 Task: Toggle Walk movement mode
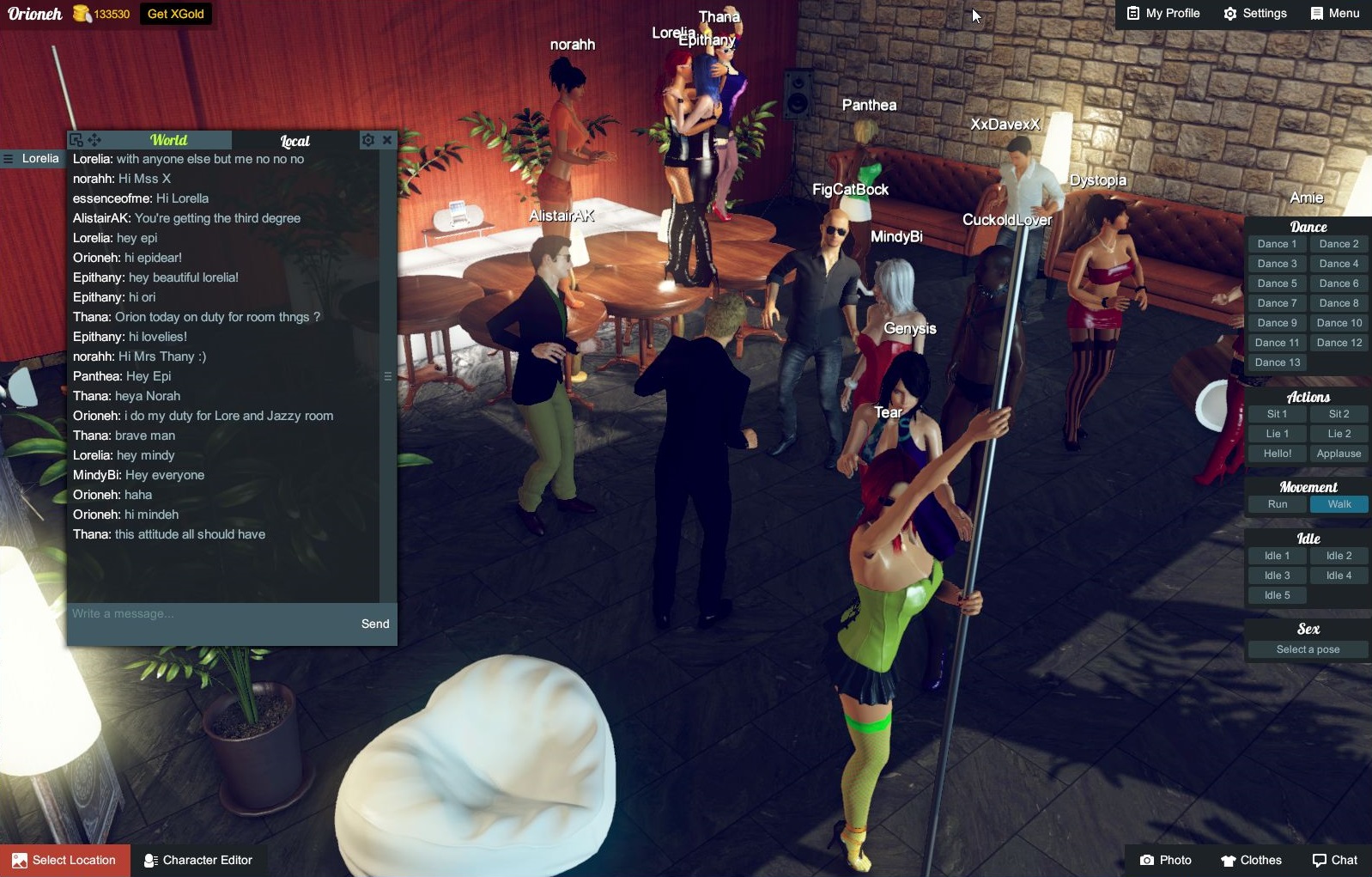pos(1339,504)
